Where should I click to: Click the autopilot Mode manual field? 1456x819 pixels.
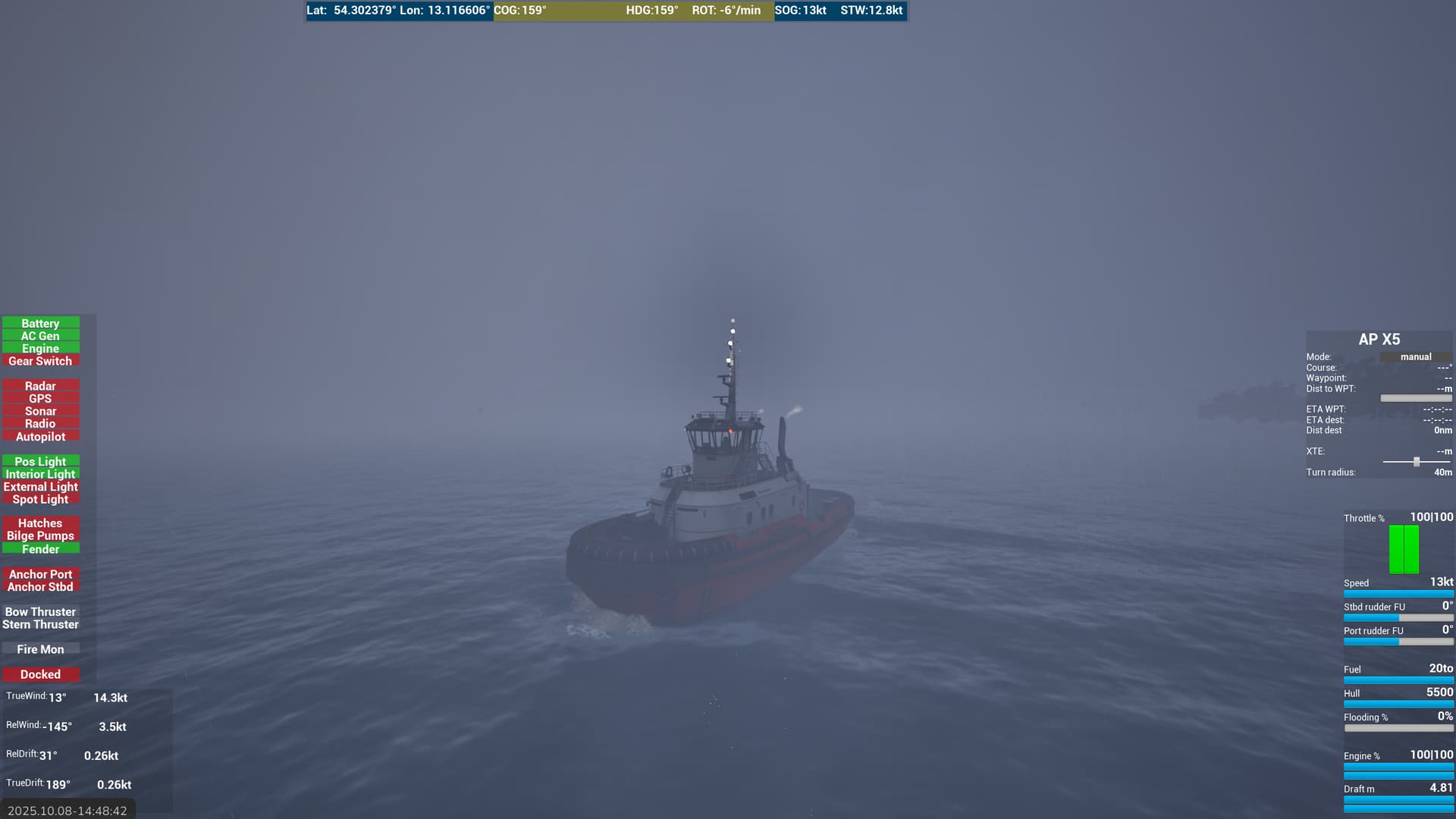[1415, 357]
